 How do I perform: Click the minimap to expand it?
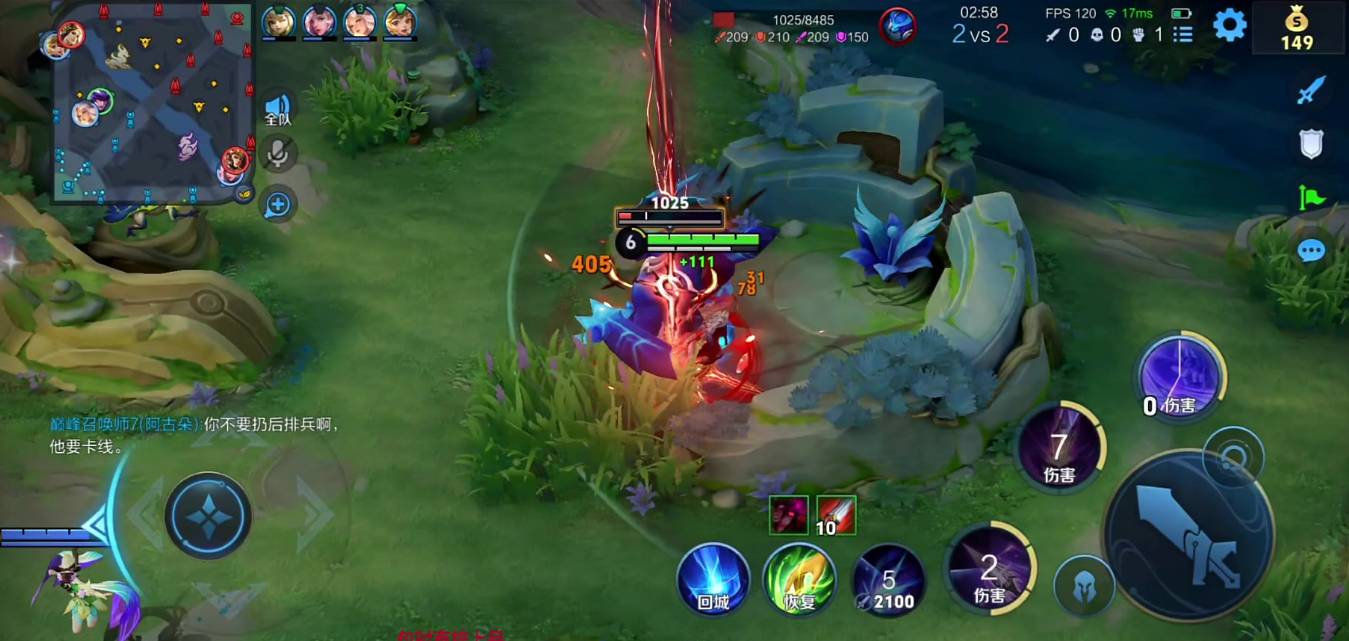click(153, 101)
